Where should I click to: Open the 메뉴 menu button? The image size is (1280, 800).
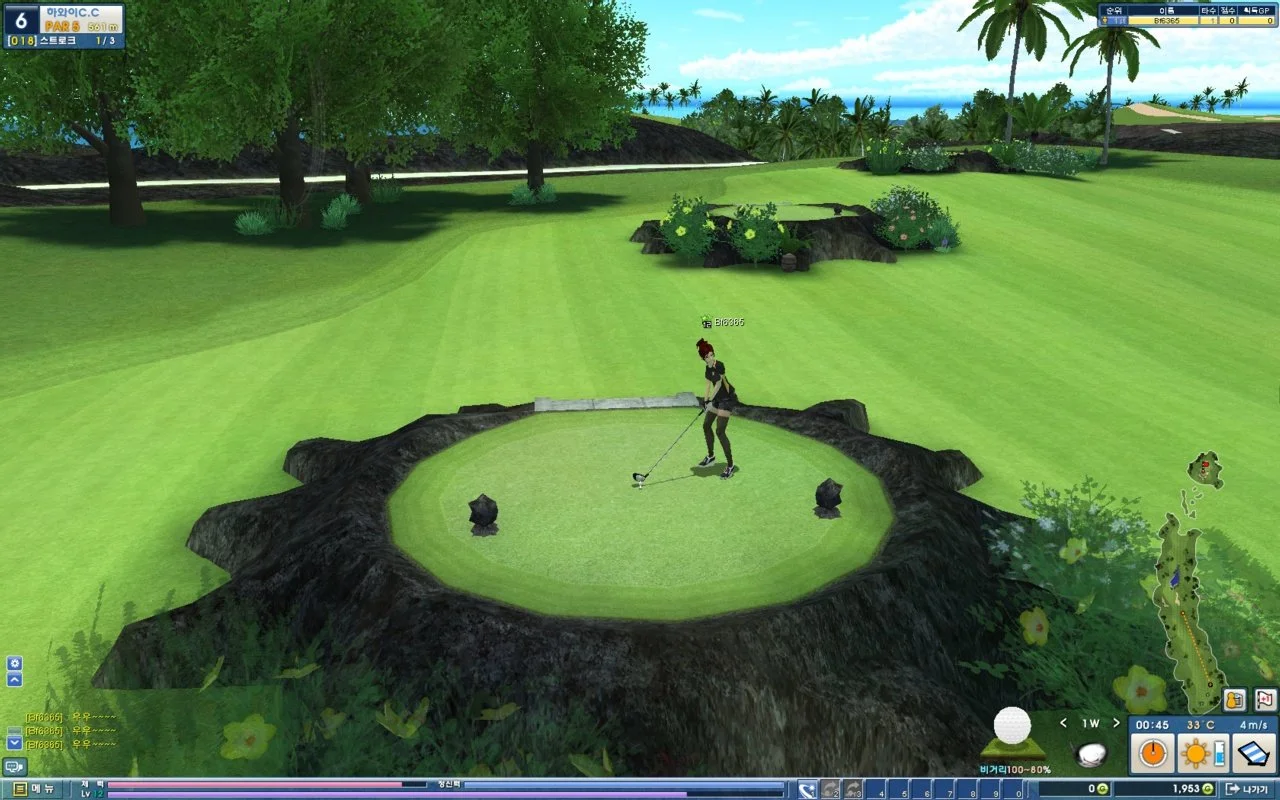pyautogui.click(x=31, y=790)
